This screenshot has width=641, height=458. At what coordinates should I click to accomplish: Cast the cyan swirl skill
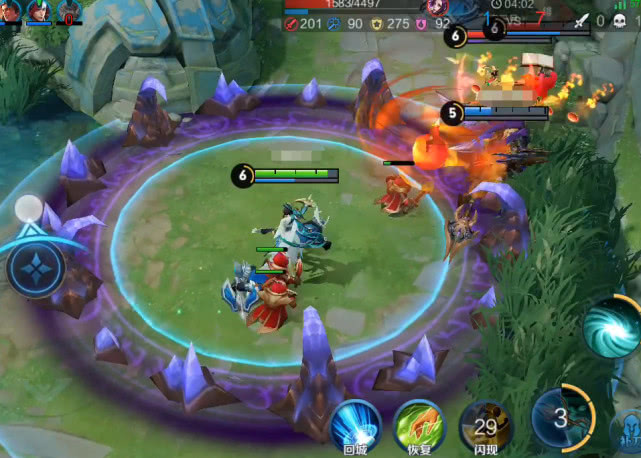pyautogui.click(x=611, y=326)
